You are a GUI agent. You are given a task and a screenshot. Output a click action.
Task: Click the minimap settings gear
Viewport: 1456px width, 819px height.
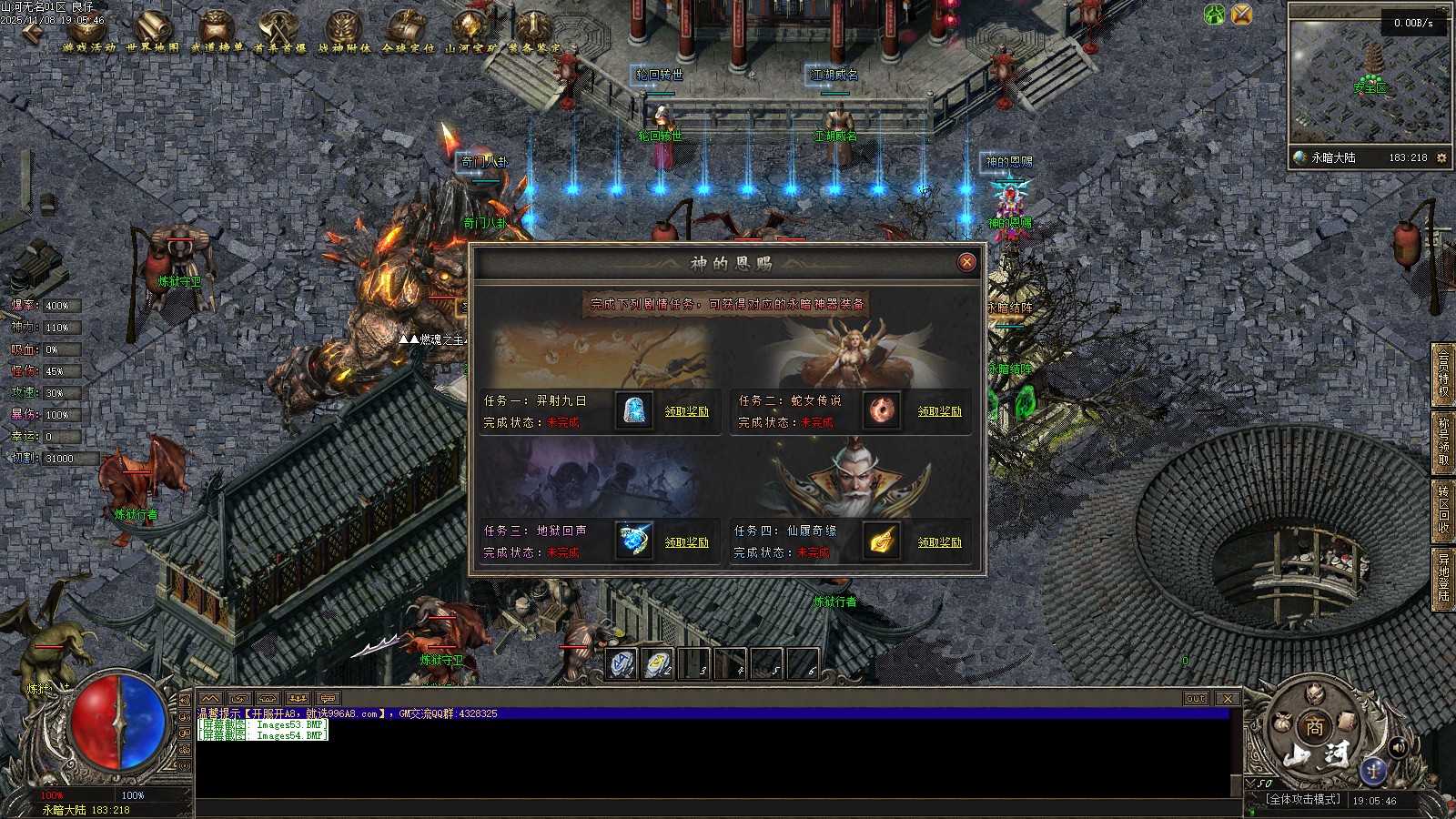(x=1441, y=157)
